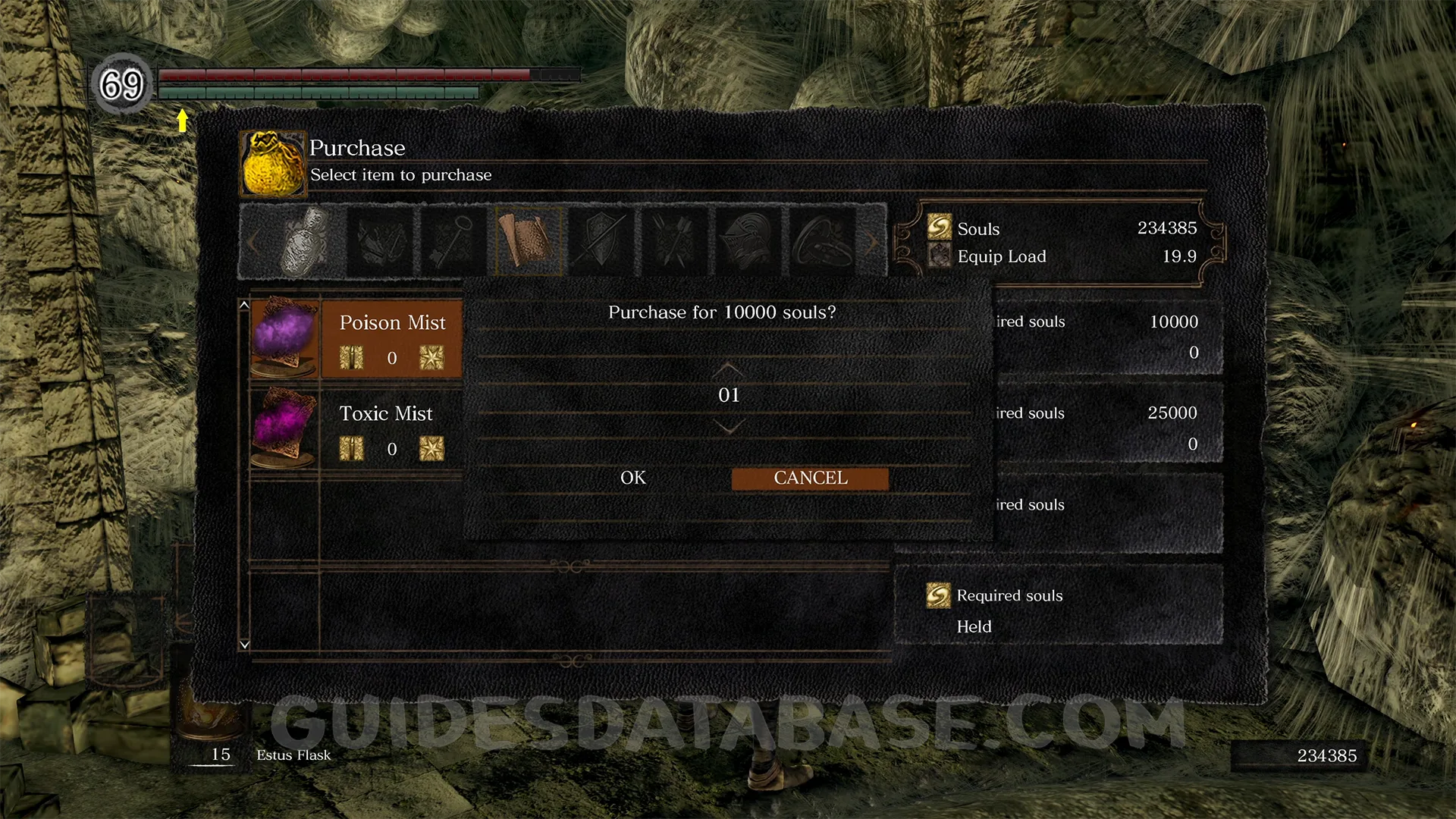Click the right category arrow
The height and width of the screenshot is (819, 1456).
[x=873, y=243]
